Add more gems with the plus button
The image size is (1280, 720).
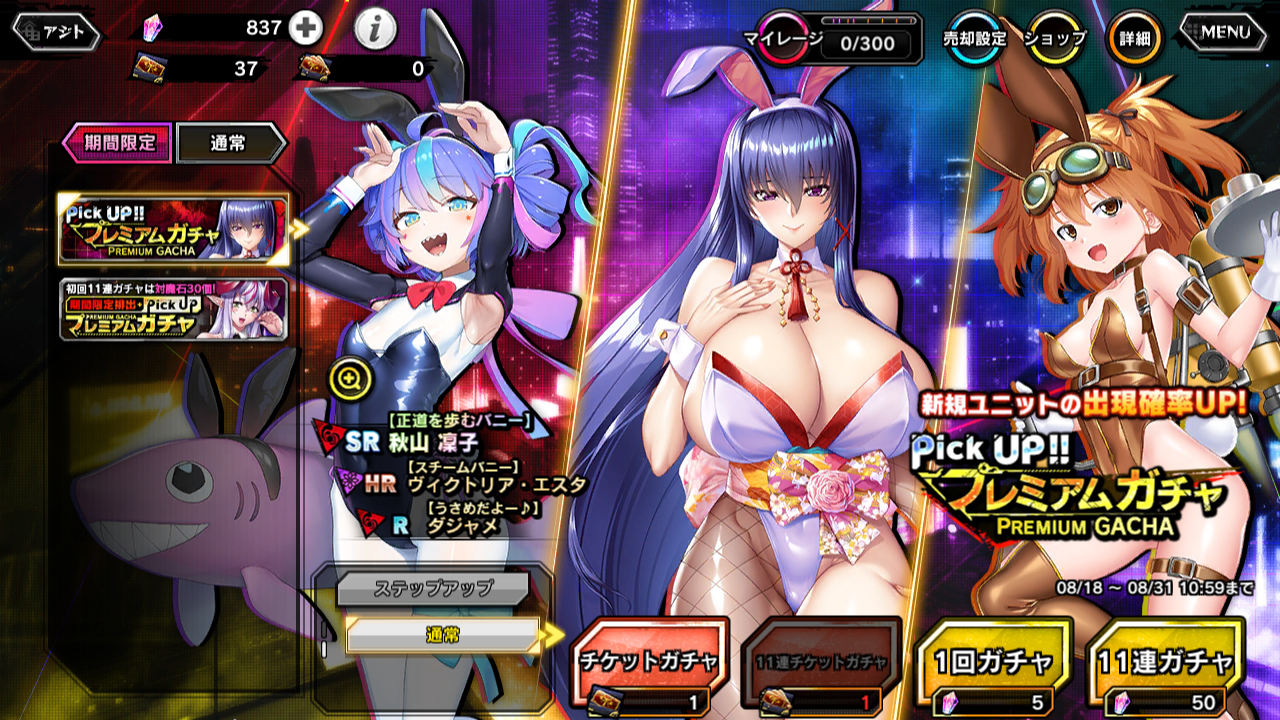coord(306,29)
